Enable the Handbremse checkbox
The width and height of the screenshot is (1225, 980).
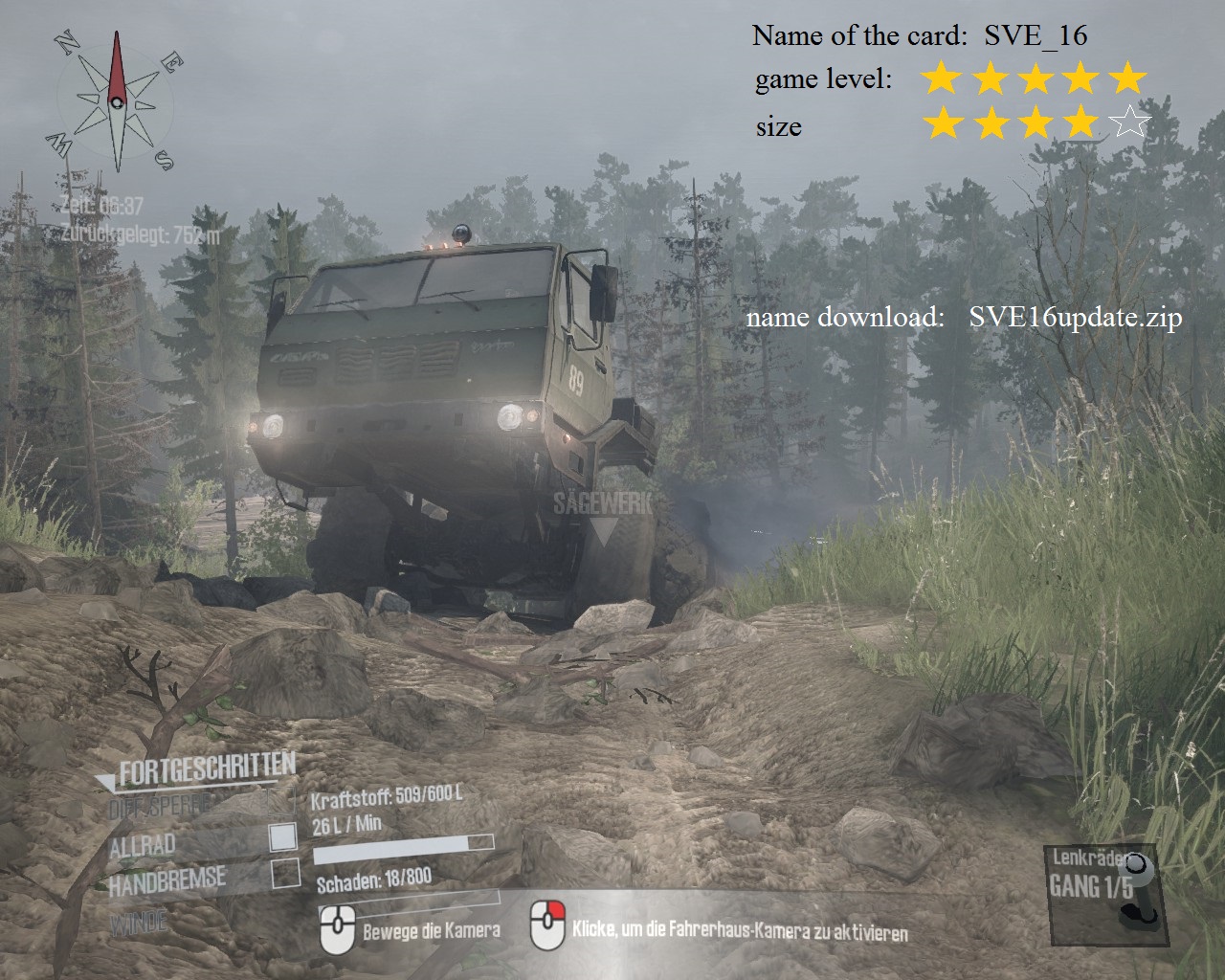tap(285, 873)
